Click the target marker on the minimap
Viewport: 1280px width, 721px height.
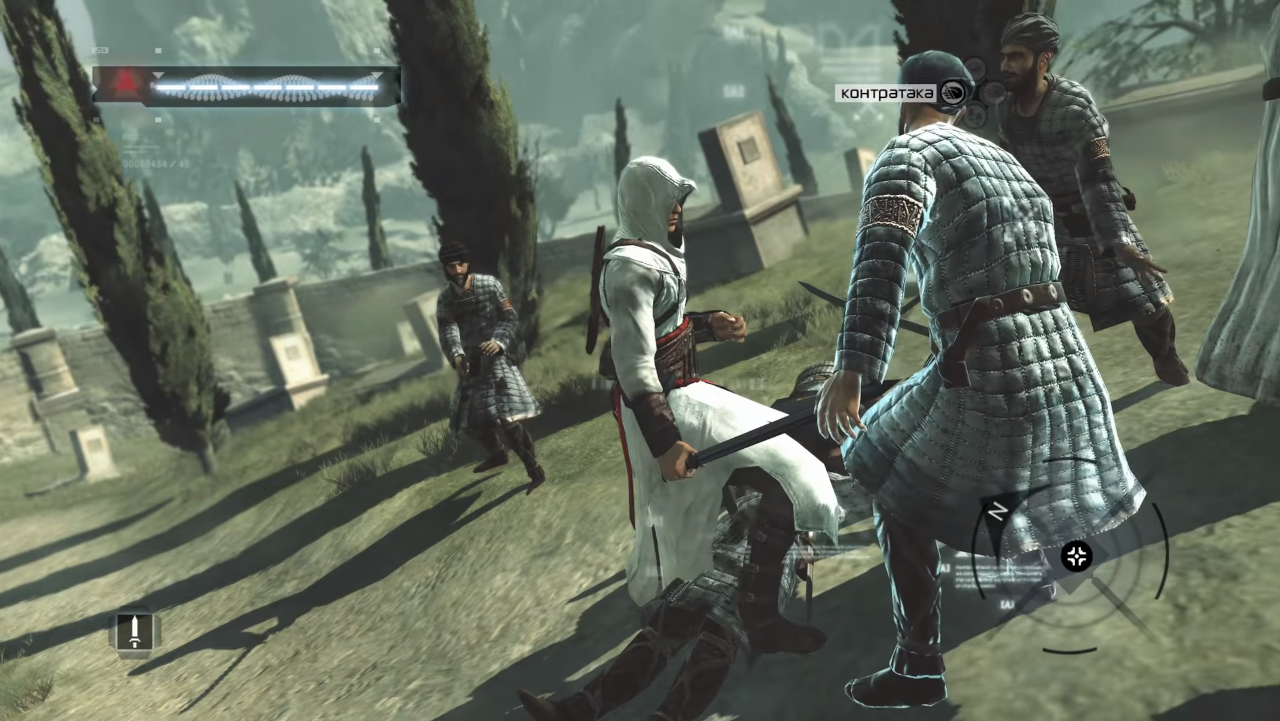coord(1077,556)
